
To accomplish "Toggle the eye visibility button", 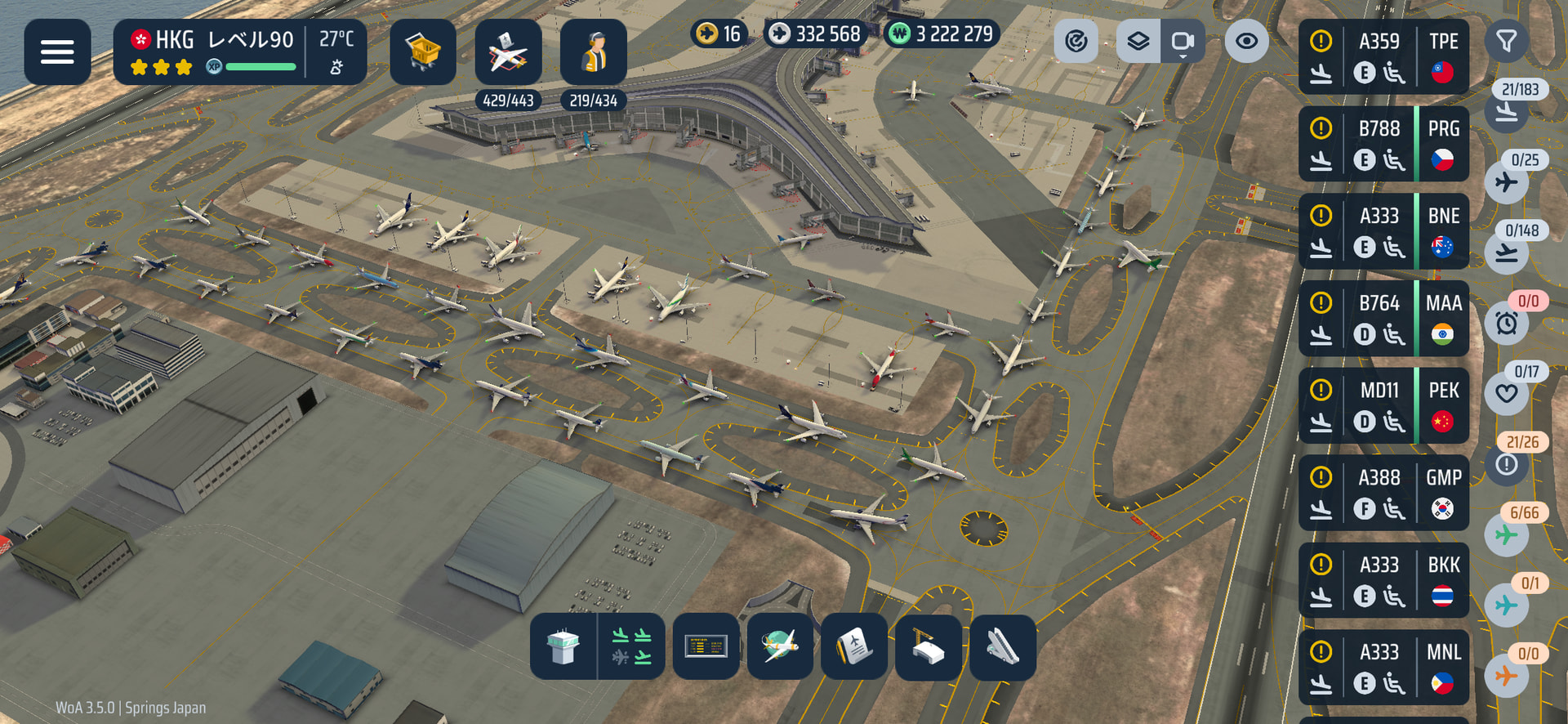I will pyautogui.click(x=1246, y=41).
